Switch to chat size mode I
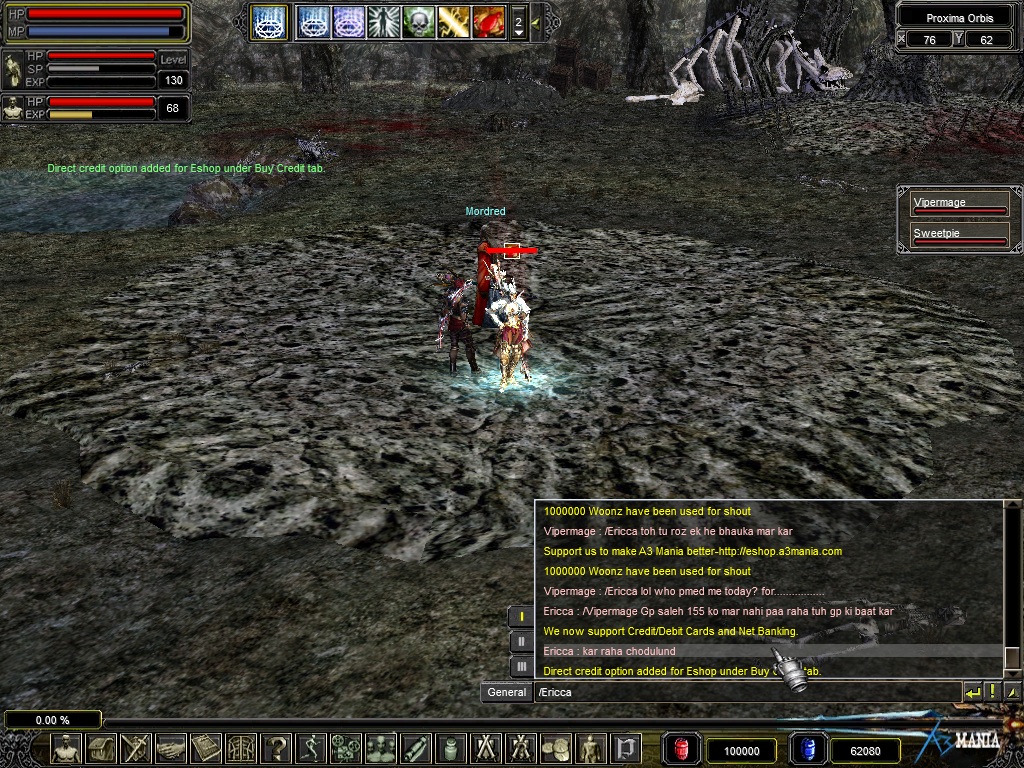The height and width of the screenshot is (768, 1024). point(521,617)
